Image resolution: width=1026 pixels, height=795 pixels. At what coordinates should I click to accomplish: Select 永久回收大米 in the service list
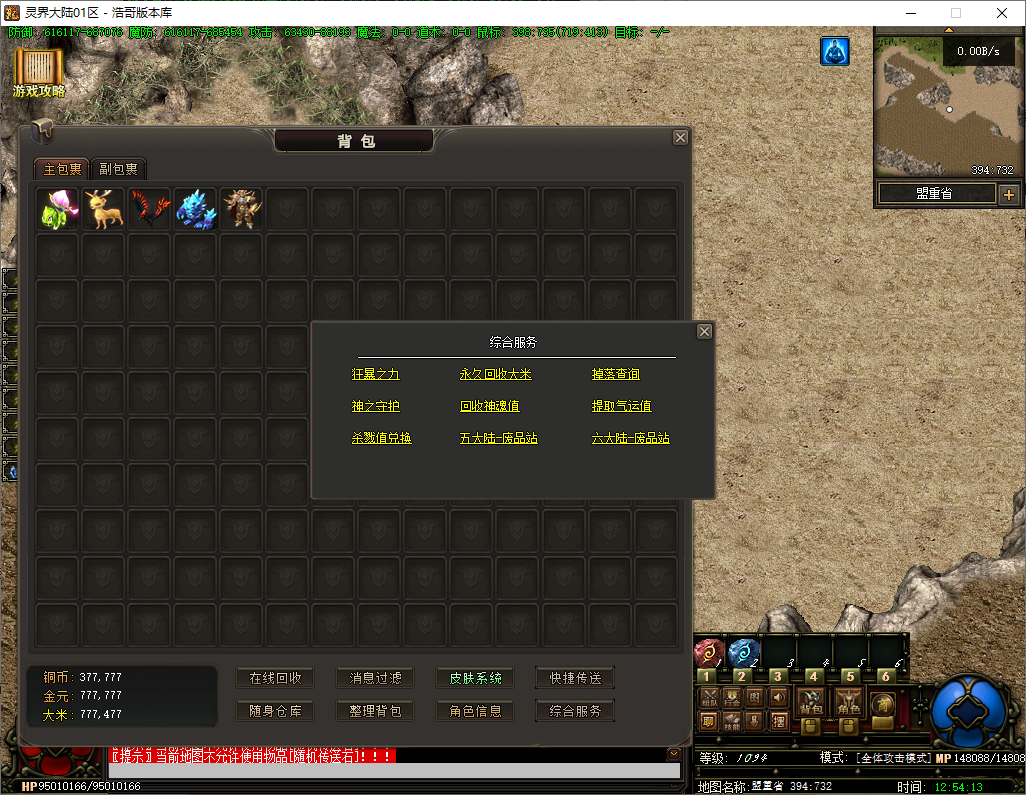tap(495, 374)
